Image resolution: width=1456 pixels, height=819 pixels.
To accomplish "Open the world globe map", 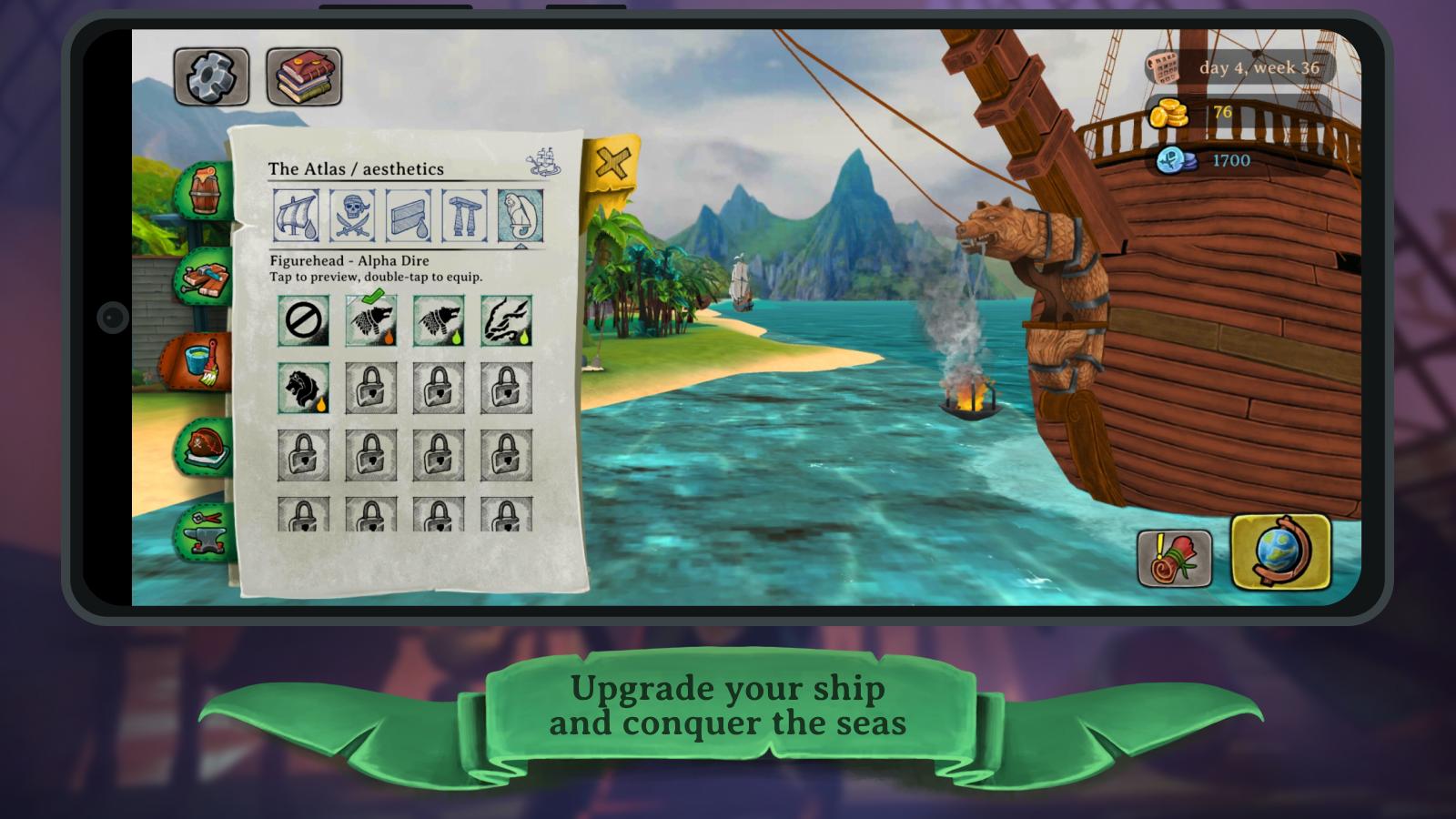I will pyautogui.click(x=1280, y=551).
